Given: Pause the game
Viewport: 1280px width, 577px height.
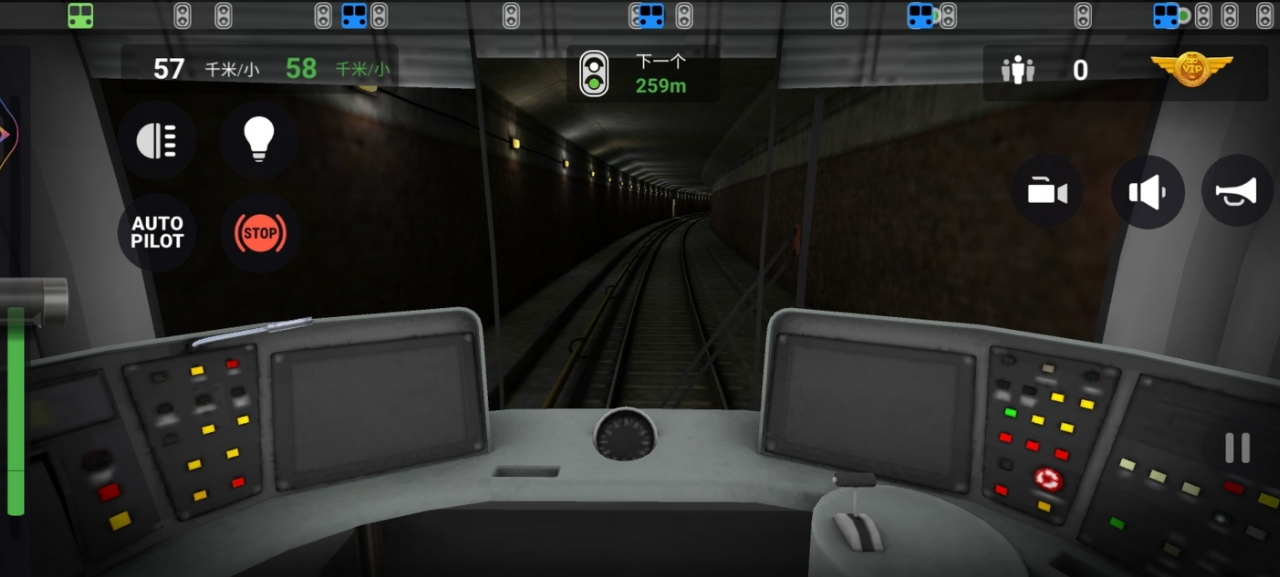Looking at the screenshot, I should click(1237, 448).
